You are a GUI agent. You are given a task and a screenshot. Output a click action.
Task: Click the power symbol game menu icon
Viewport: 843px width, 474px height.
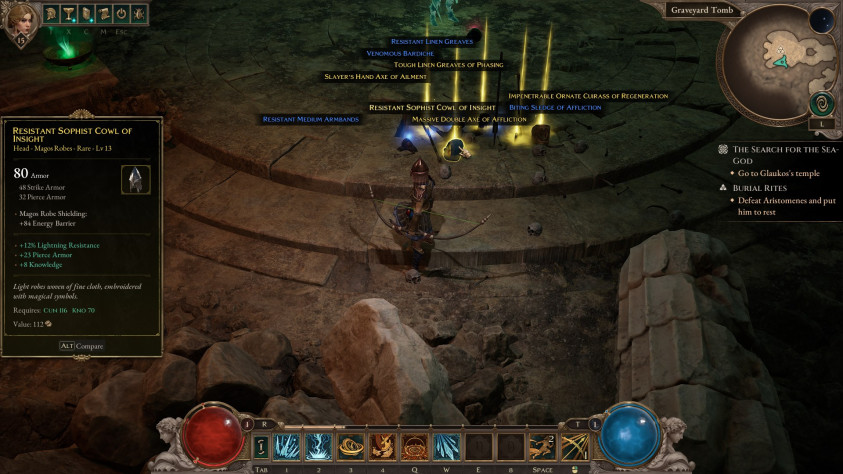[121, 16]
